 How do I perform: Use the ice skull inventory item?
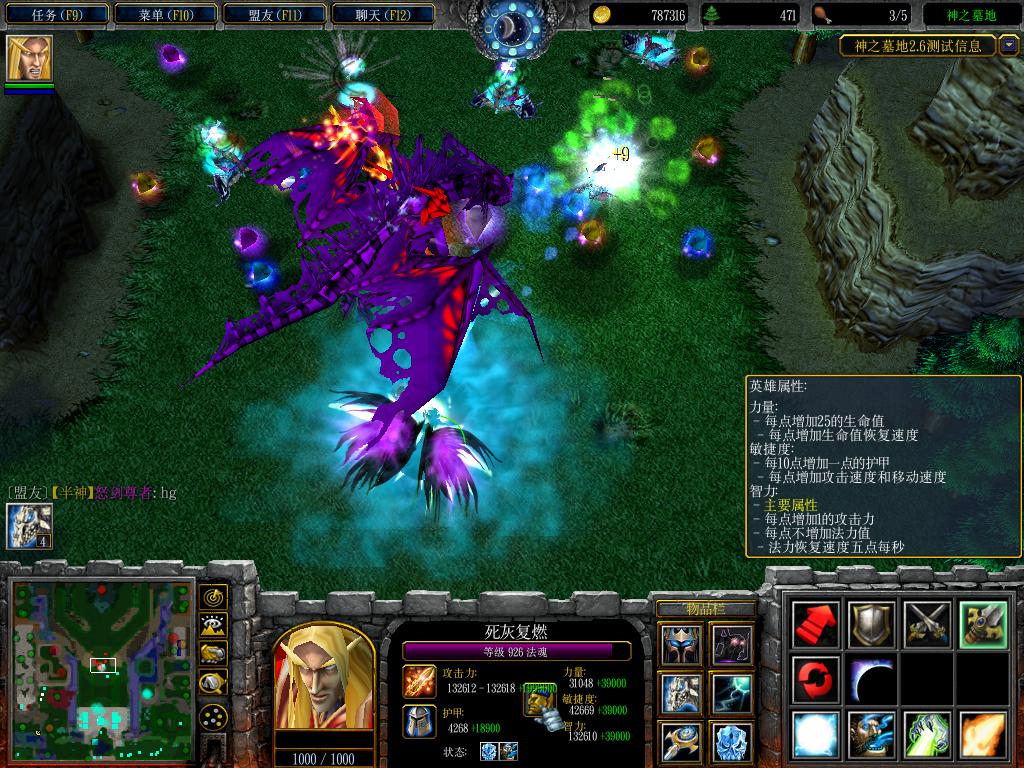click(731, 741)
